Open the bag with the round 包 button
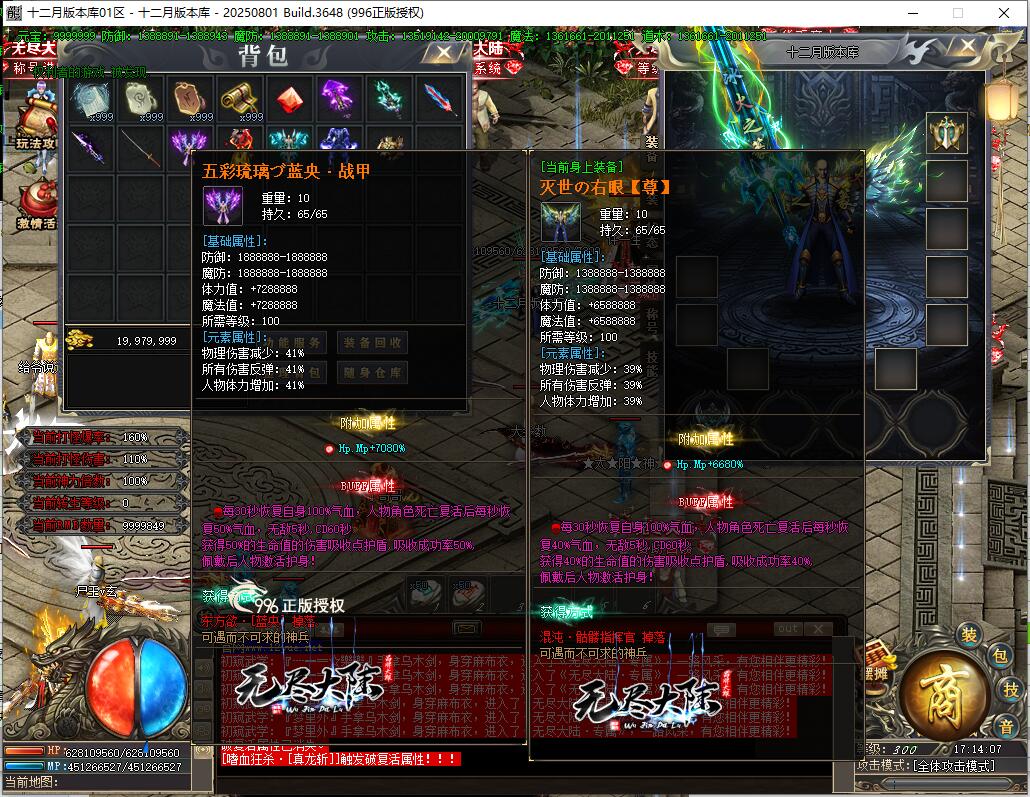Screen dimensions: 1030x797 pos(998,656)
